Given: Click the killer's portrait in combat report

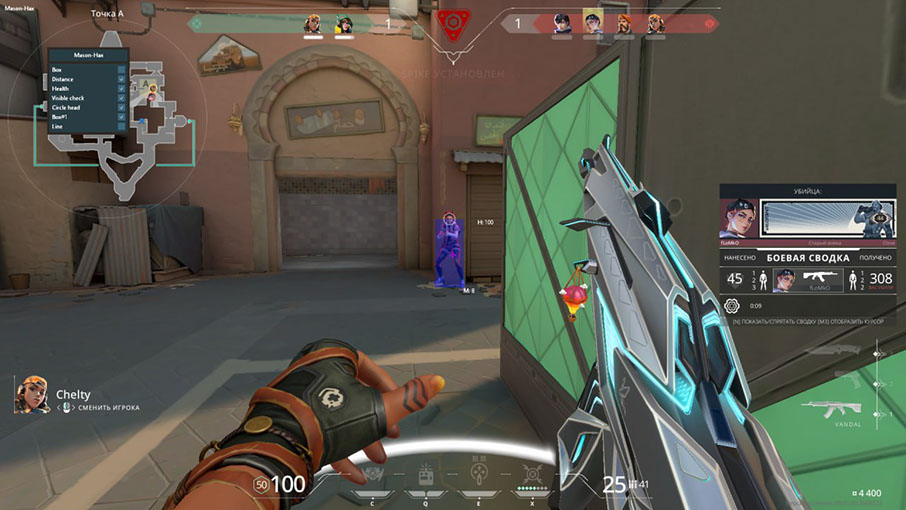Looking at the screenshot, I should pos(738,219).
